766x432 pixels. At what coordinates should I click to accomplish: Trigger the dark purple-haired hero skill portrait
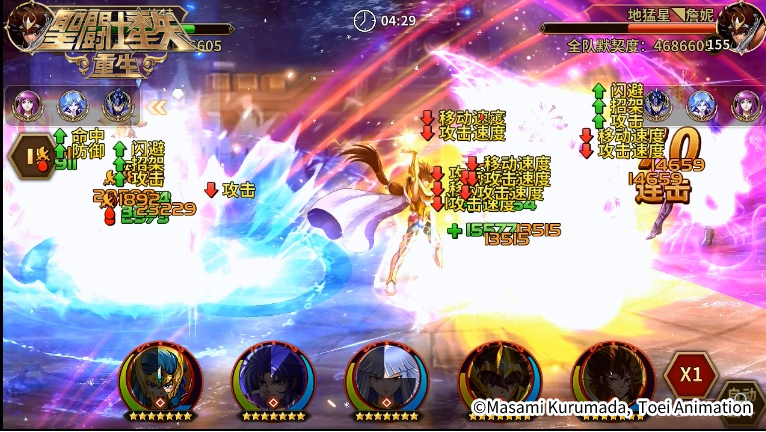tap(272, 376)
